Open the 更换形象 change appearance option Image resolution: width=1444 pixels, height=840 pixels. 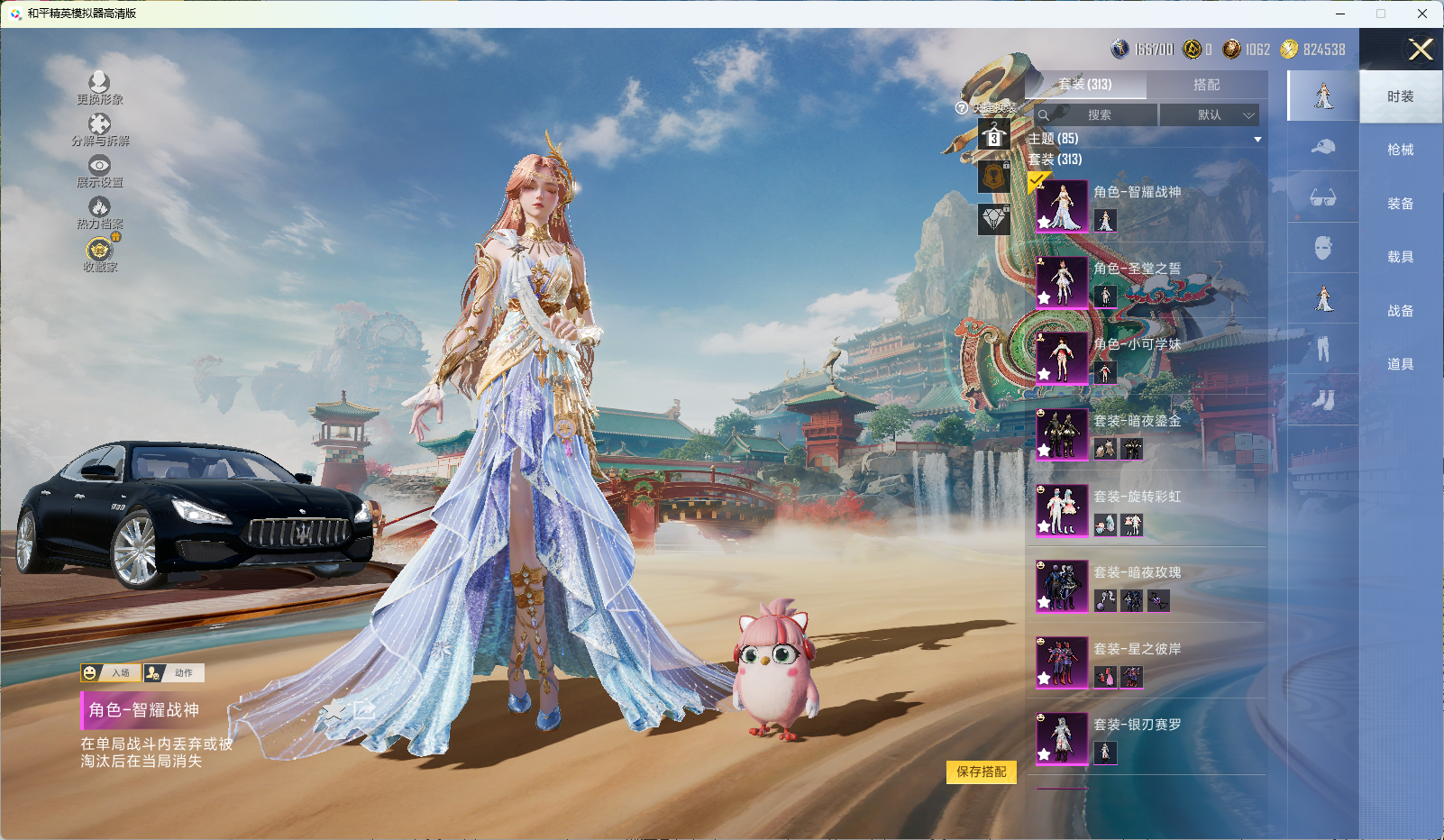pos(99,87)
